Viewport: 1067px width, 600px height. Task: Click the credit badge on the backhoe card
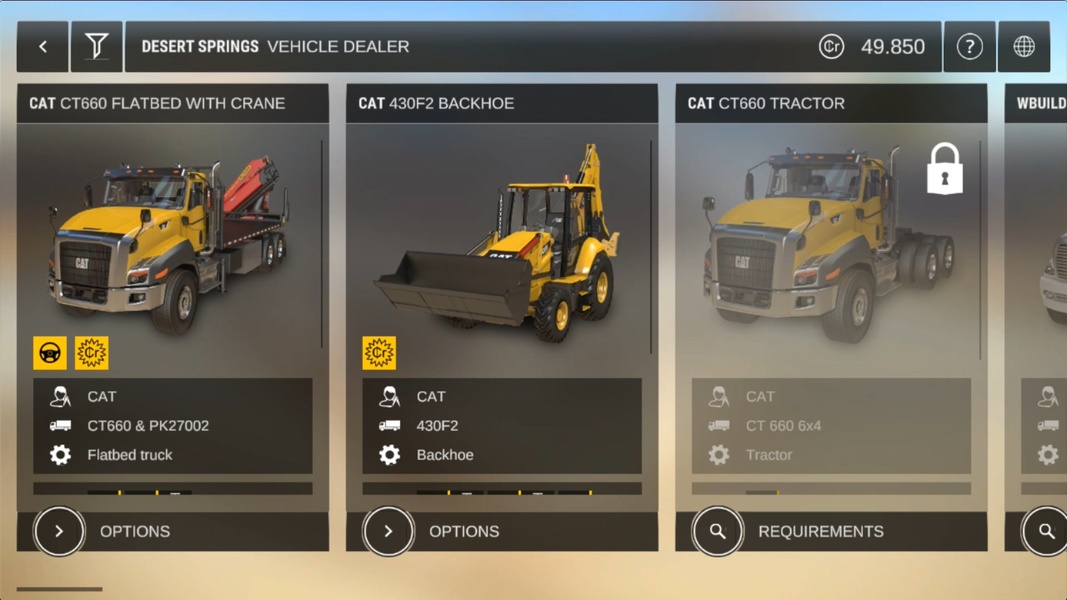tap(379, 353)
